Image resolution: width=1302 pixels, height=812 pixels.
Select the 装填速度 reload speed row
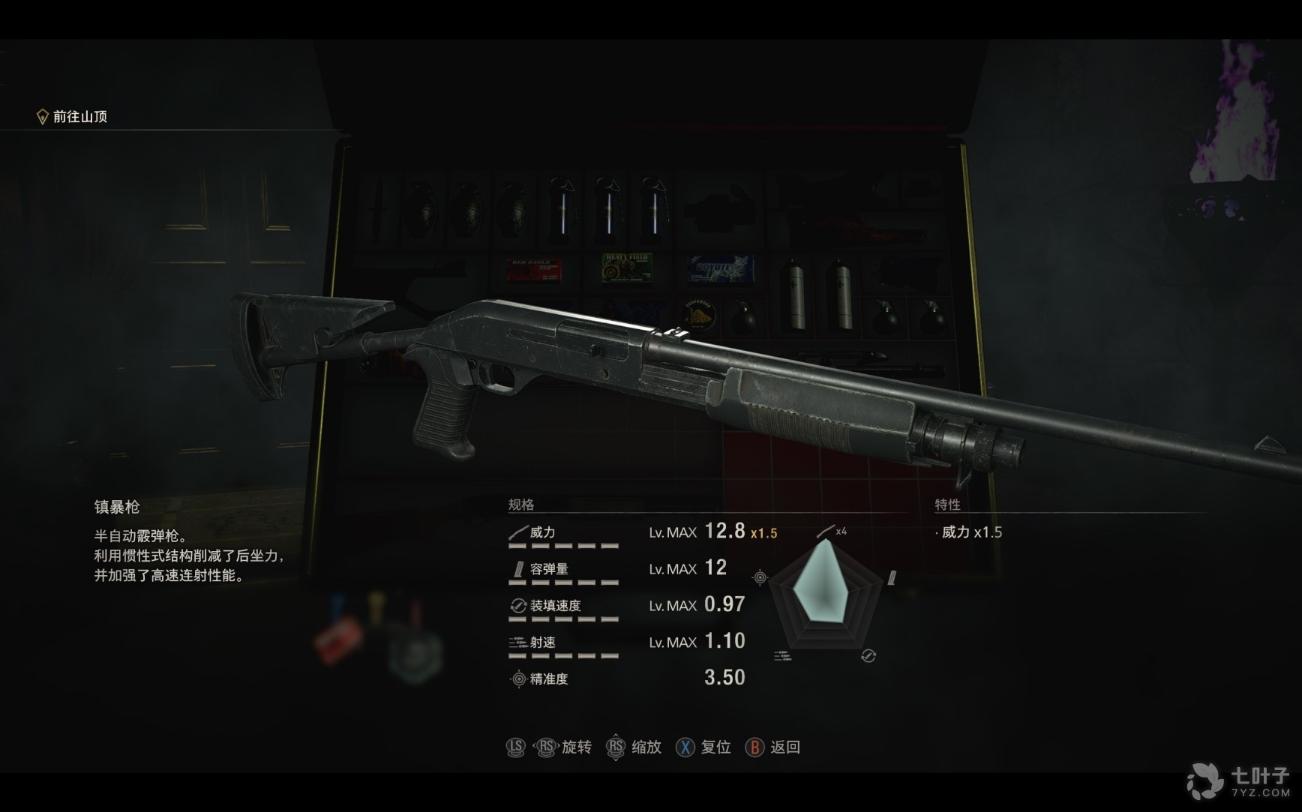click(x=626, y=605)
